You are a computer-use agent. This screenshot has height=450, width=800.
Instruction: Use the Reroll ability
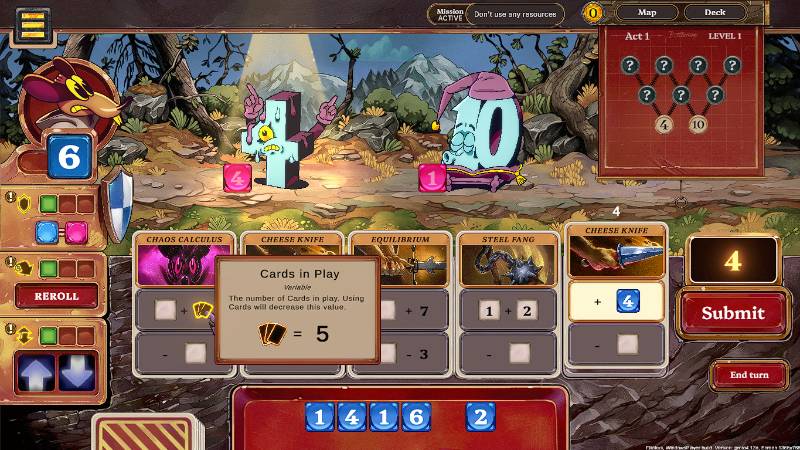[56, 296]
